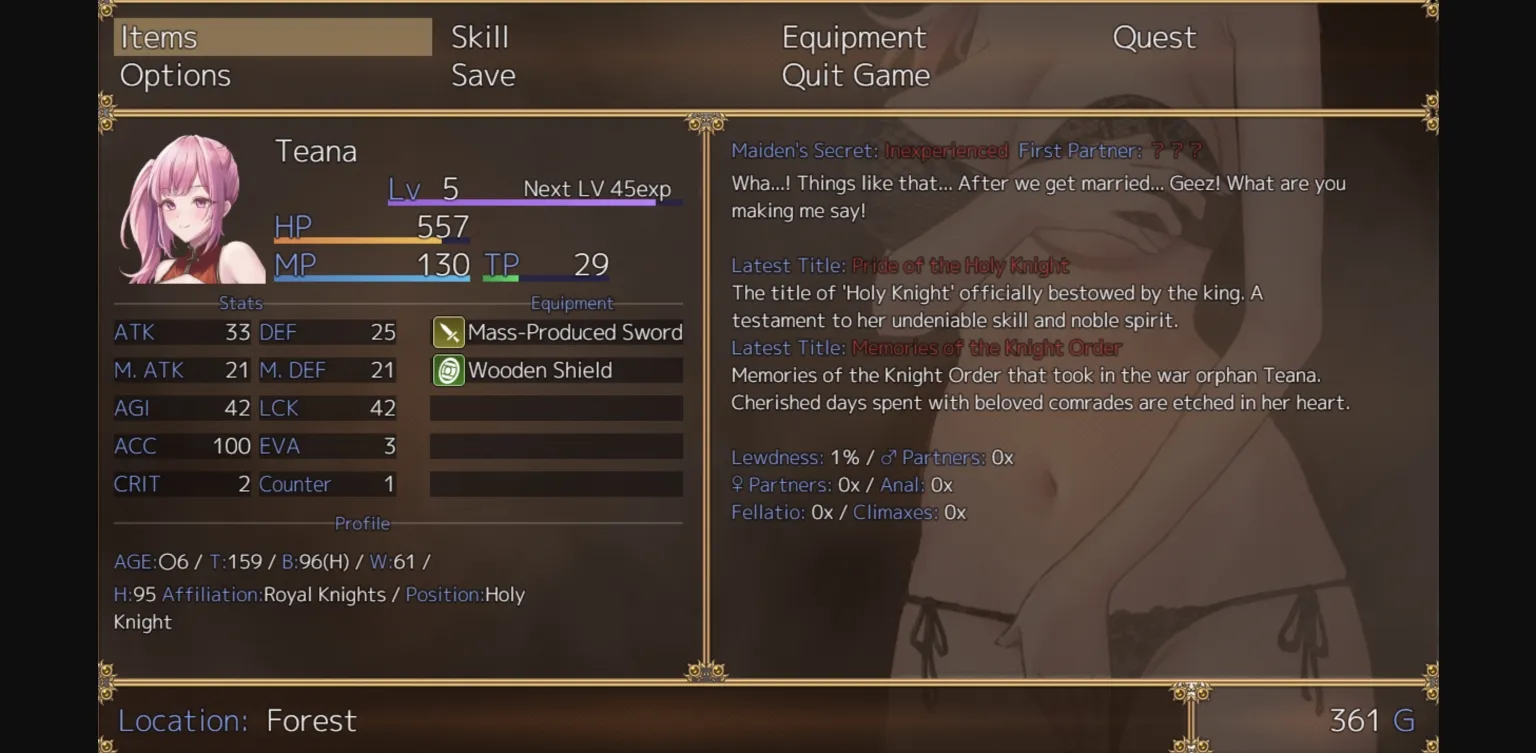The image size is (1536, 753).
Task: Open the Quest log
Action: (x=1154, y=37)
